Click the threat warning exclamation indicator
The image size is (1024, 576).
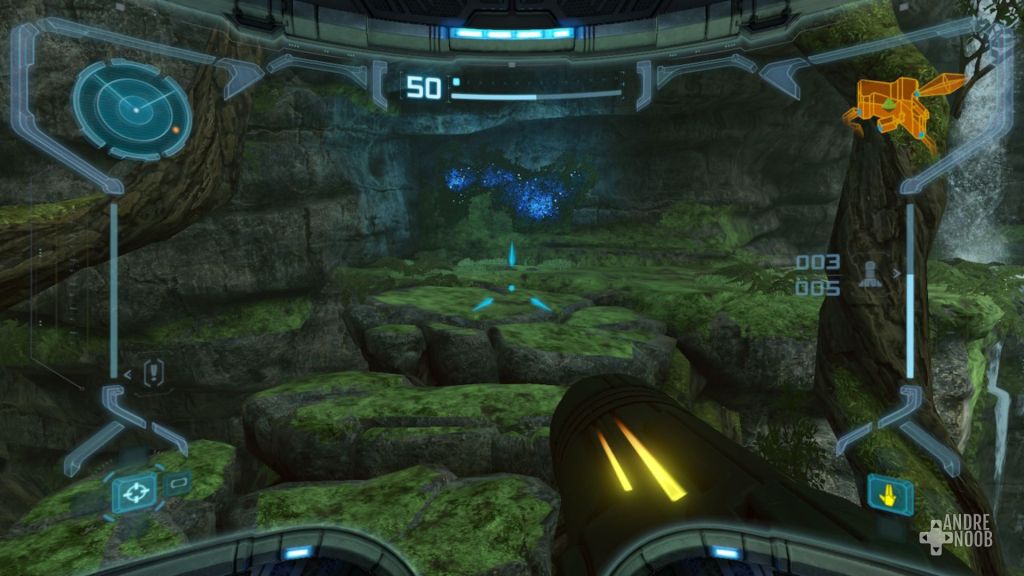(154, 373)
